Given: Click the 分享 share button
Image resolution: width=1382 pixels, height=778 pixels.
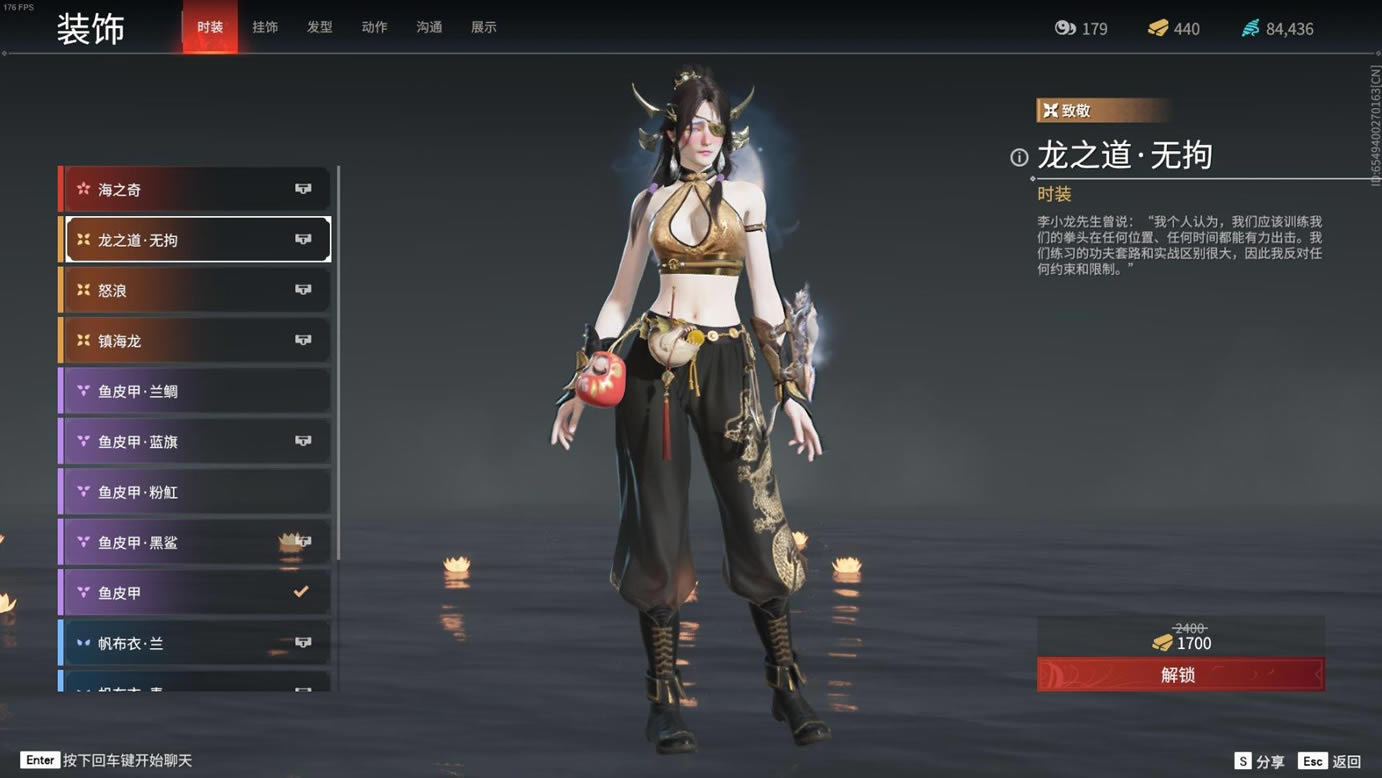Looking at the screenshot, I should (x=1260, y=761).
